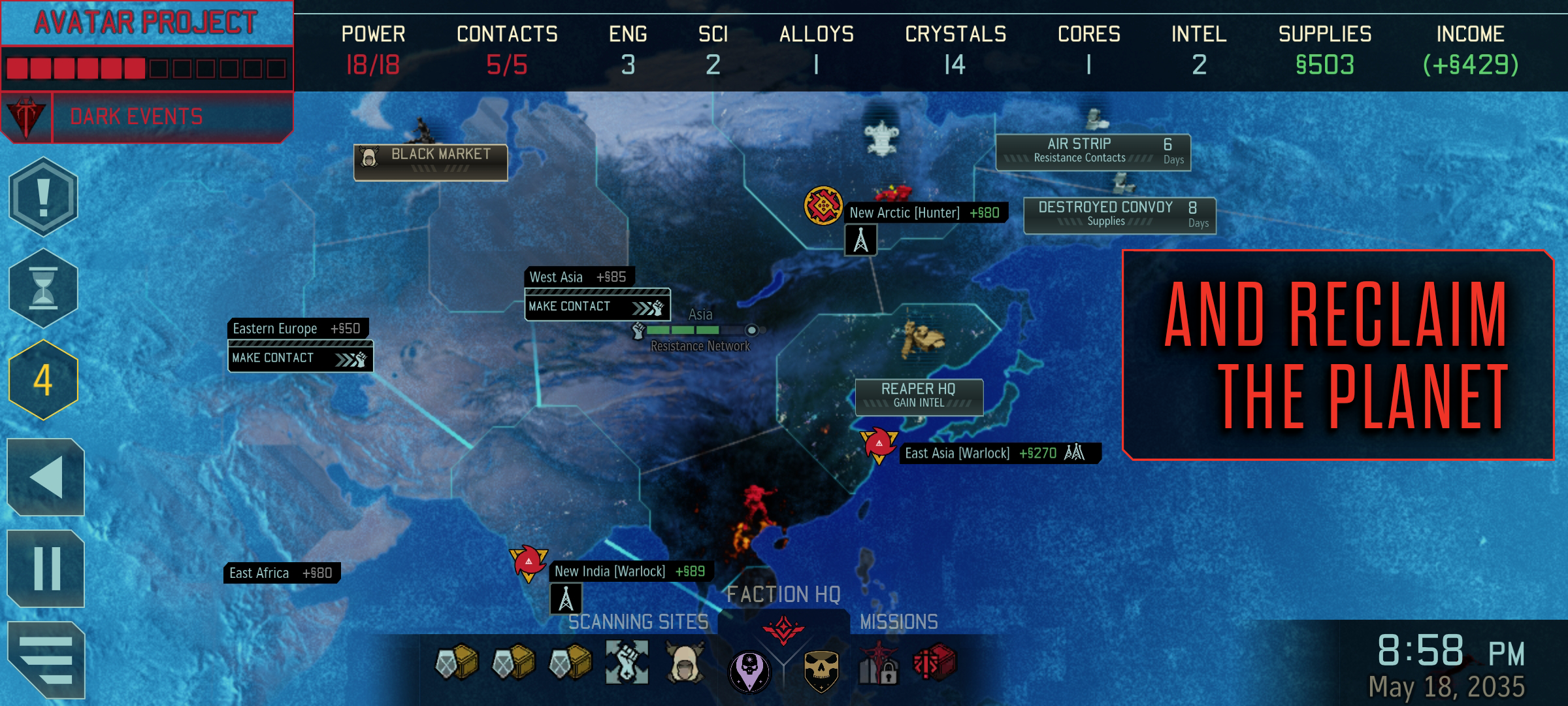Open the purple skull faction HQ icon
This screenshot has height=706, width=1568.
tap(749, 671)
